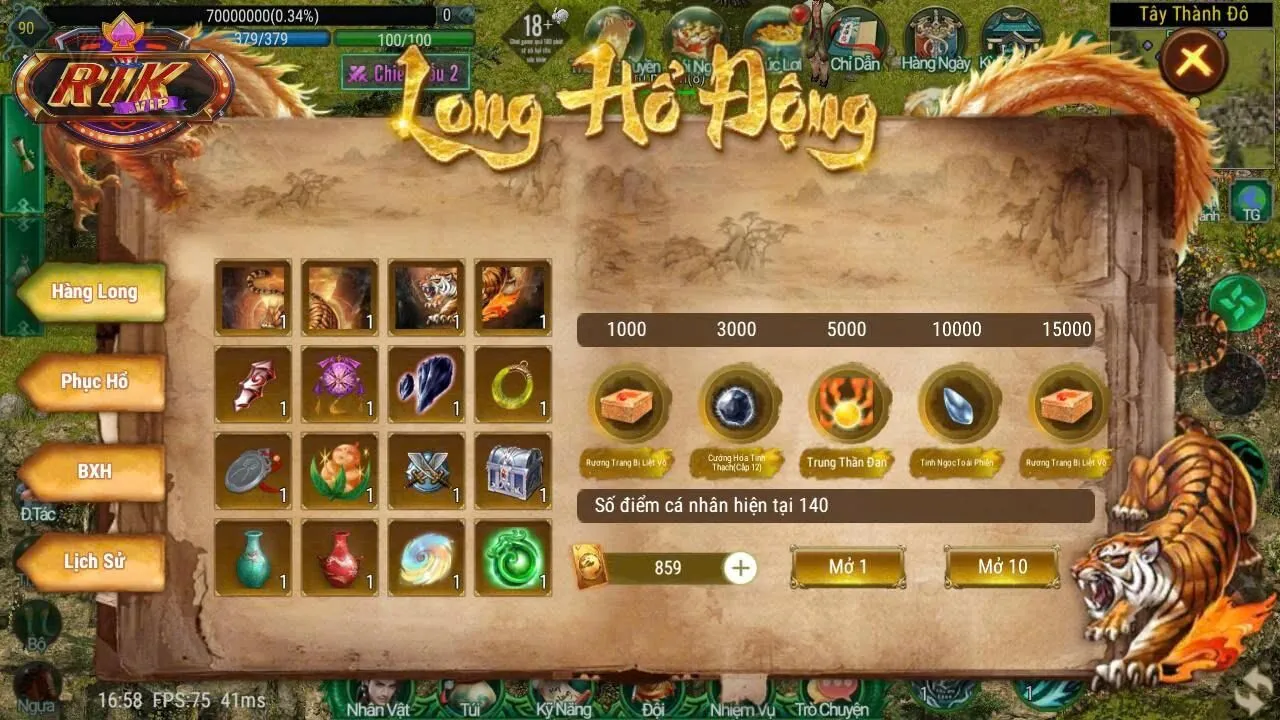Tap the plus sign next to 859 tickets

tap(738, 569)
